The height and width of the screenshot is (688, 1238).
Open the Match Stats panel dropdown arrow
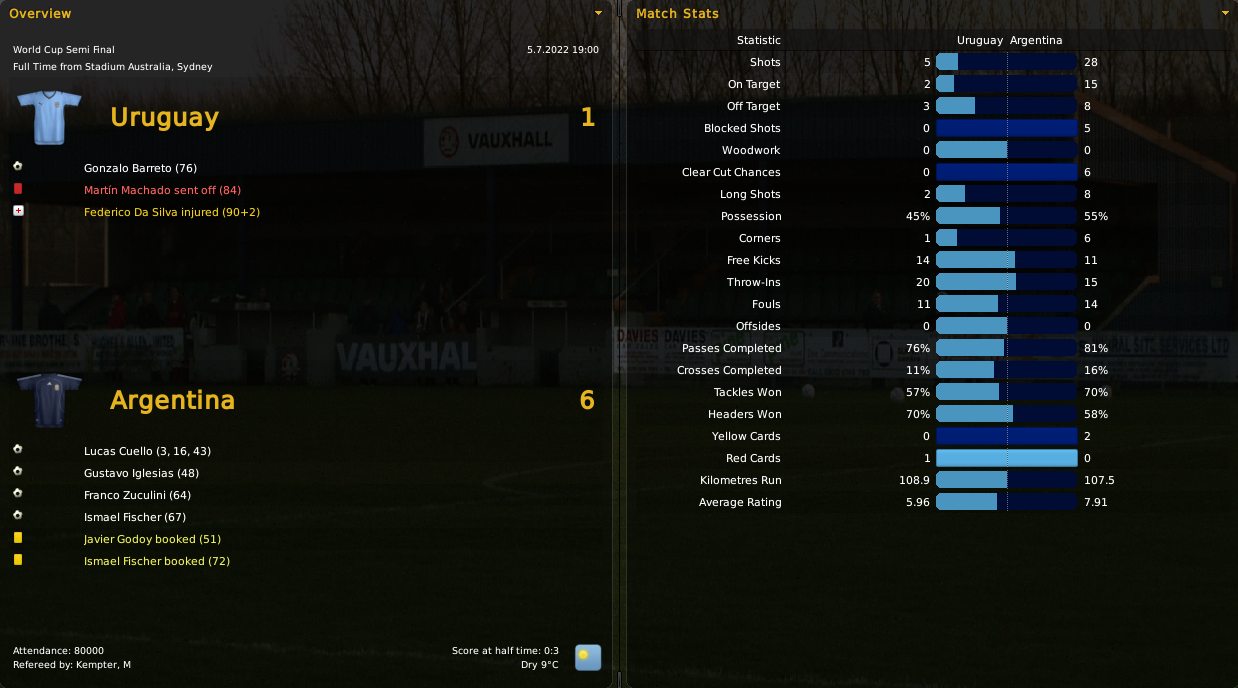pyautogui.click(x=1225, y=14)
